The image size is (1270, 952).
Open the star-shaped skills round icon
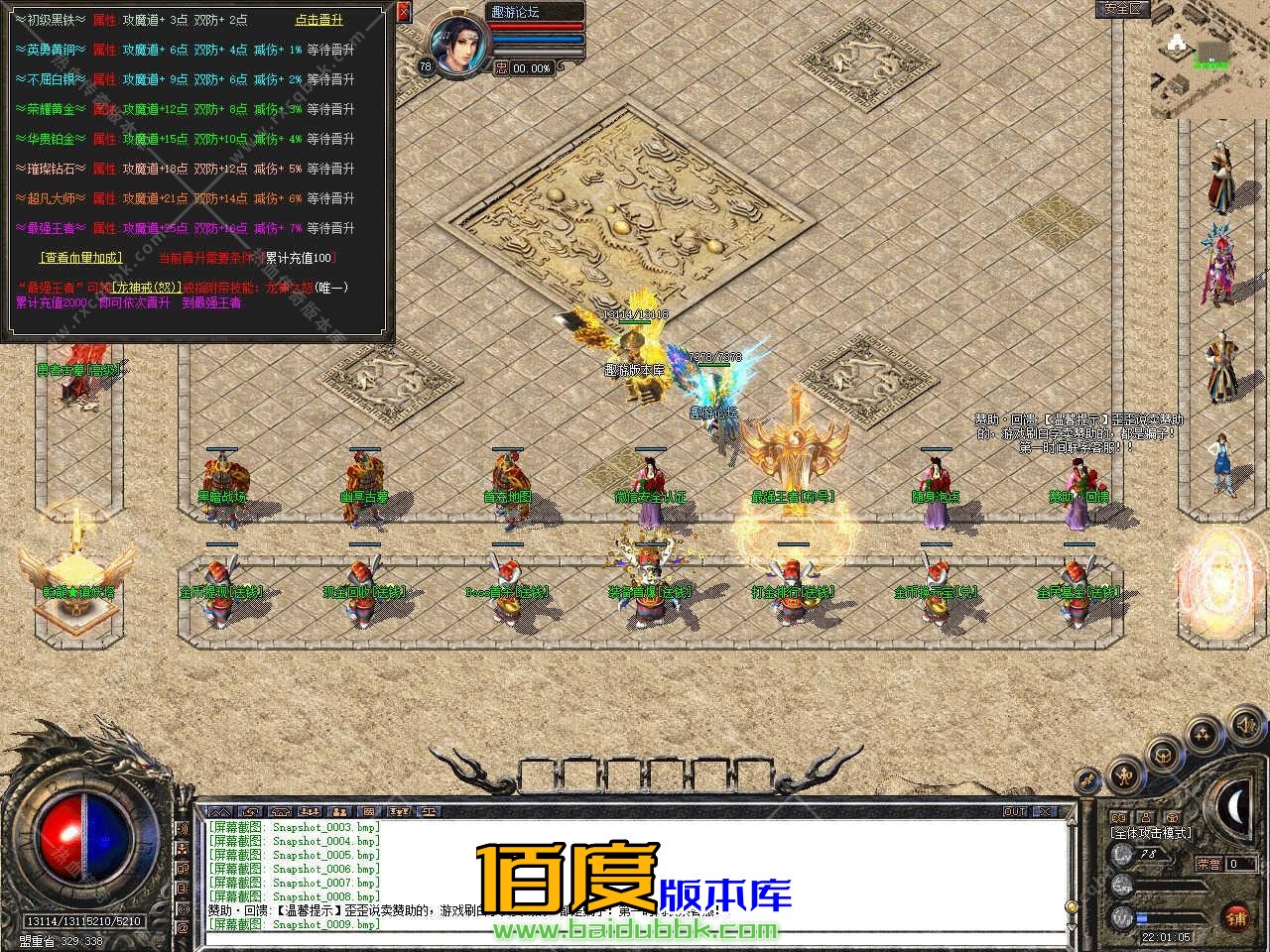tap(1203, 735)
